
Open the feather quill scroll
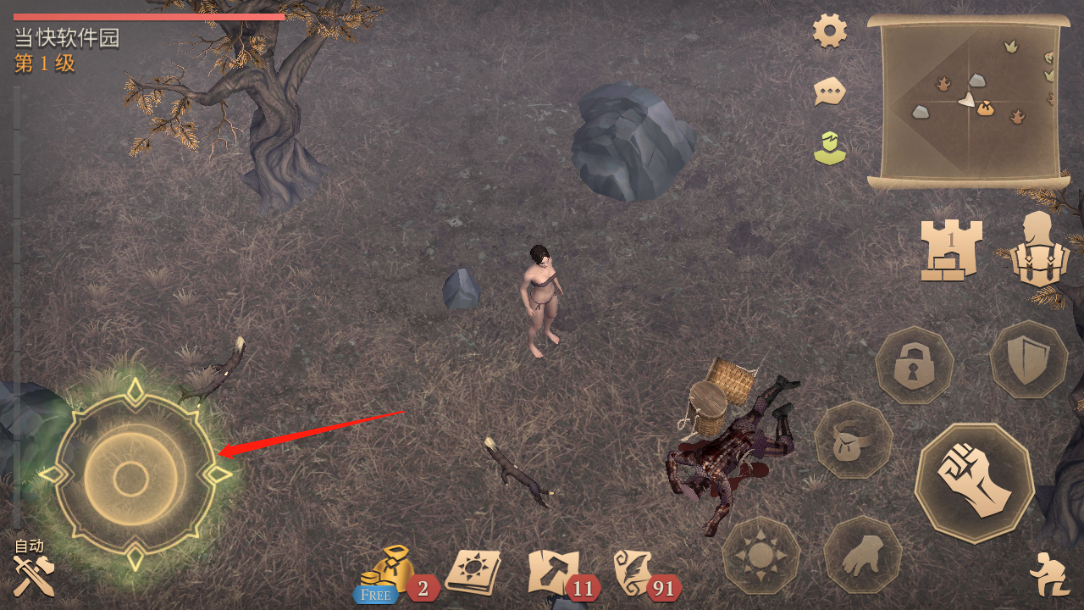coord(634,572)
